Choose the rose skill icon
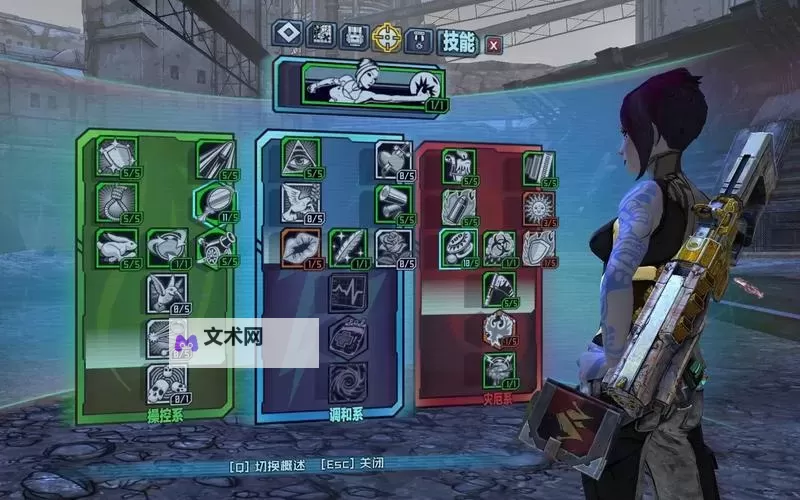 pyautogui.click(x=392, y=246)
